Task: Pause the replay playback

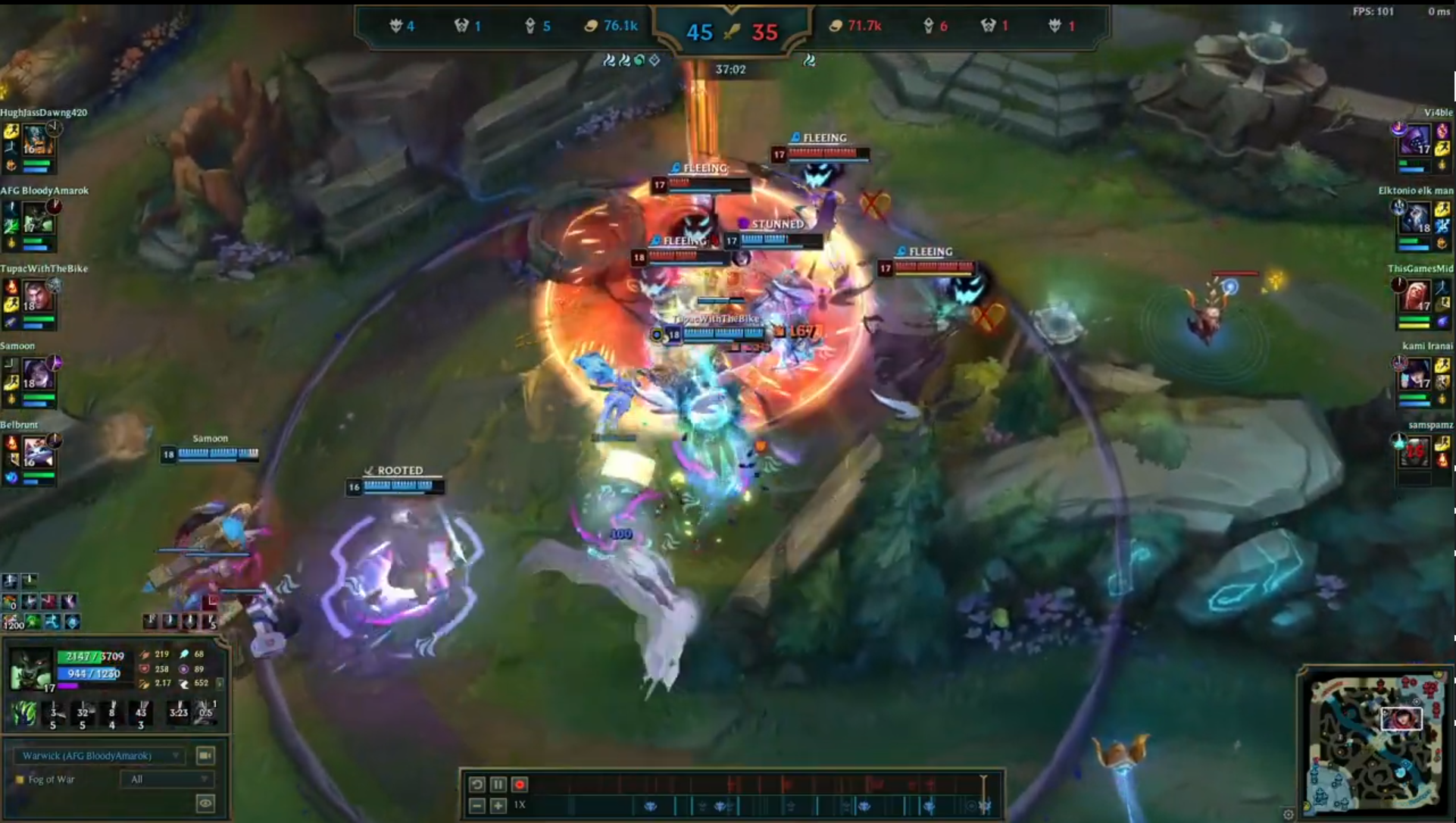Action: tap(498, 784)
